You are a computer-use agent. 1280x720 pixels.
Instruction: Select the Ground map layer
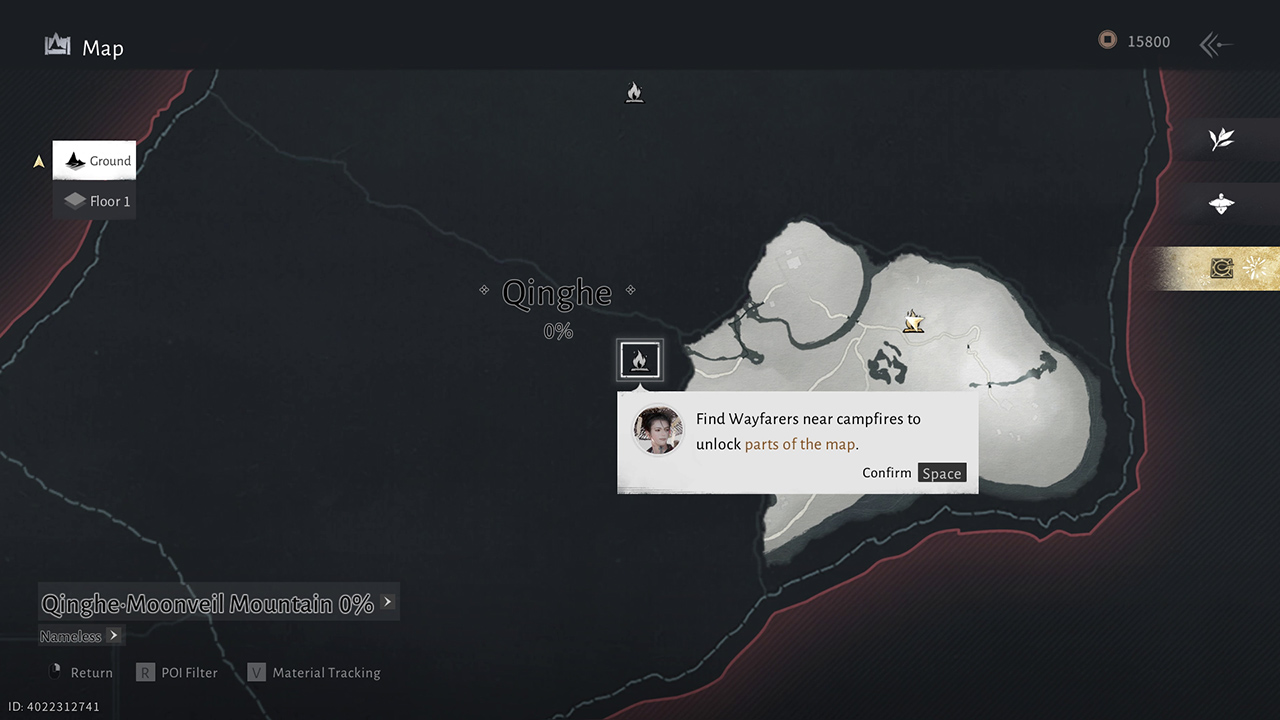[x=94, y=161]
